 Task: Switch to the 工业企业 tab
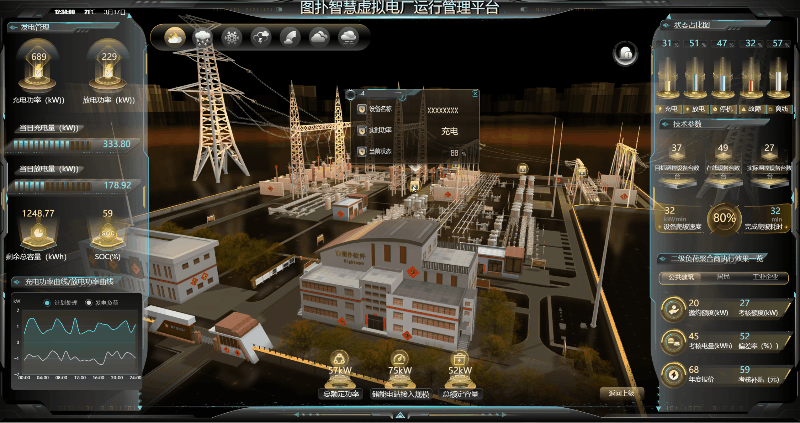click(766, 277)
